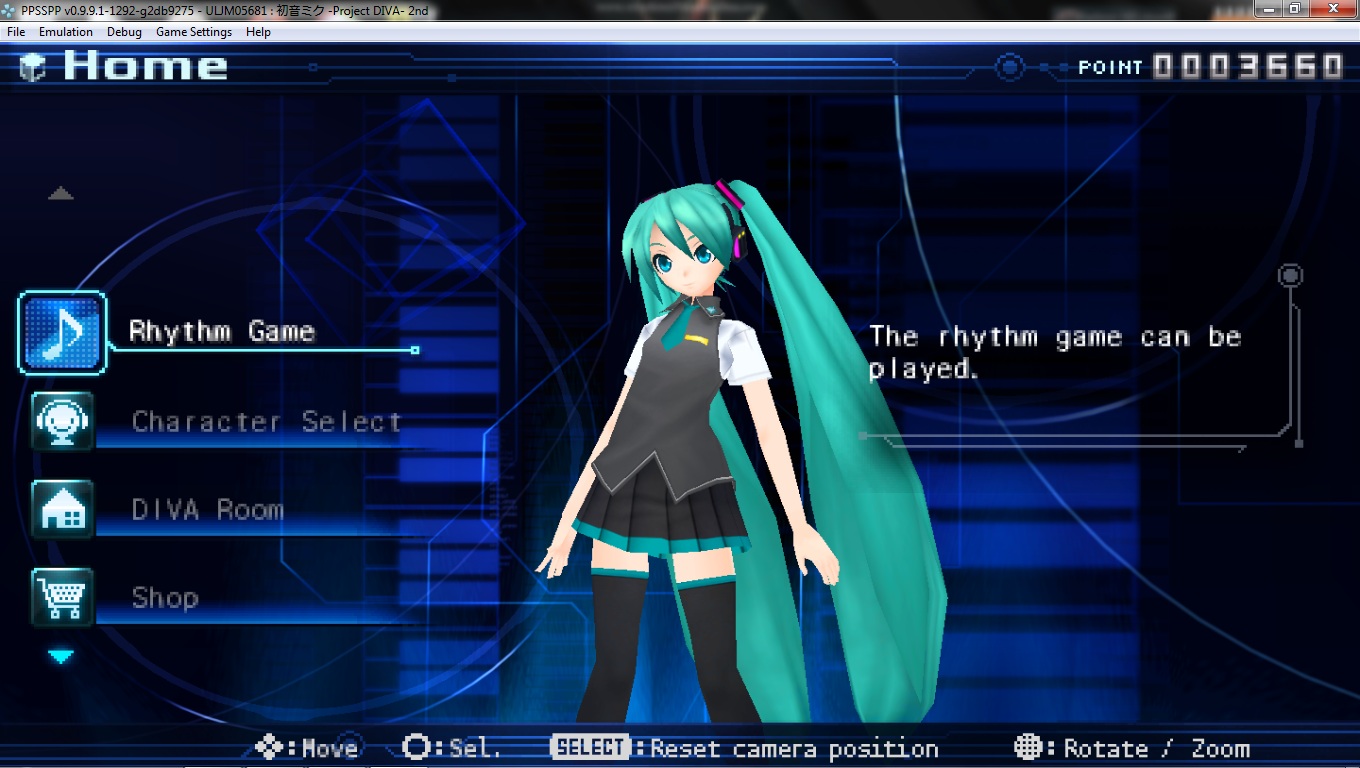Enter the DIVA Room

point(208,510)
